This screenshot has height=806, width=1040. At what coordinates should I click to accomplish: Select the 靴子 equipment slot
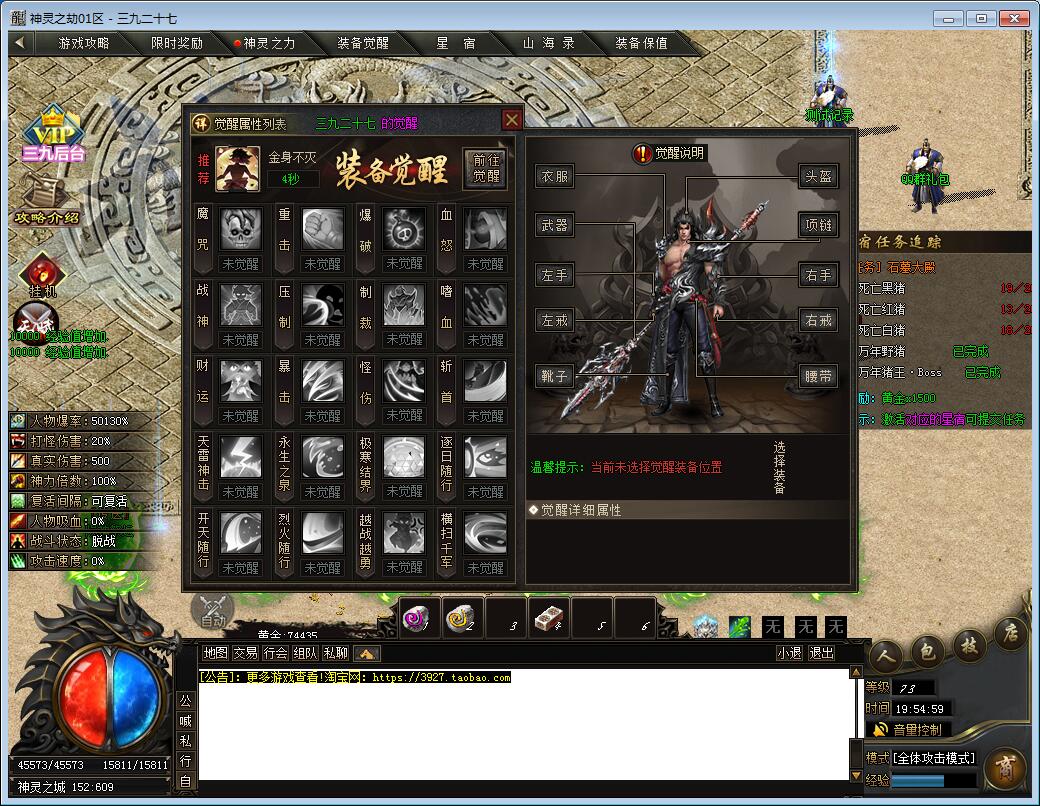(x=555, y=376)
